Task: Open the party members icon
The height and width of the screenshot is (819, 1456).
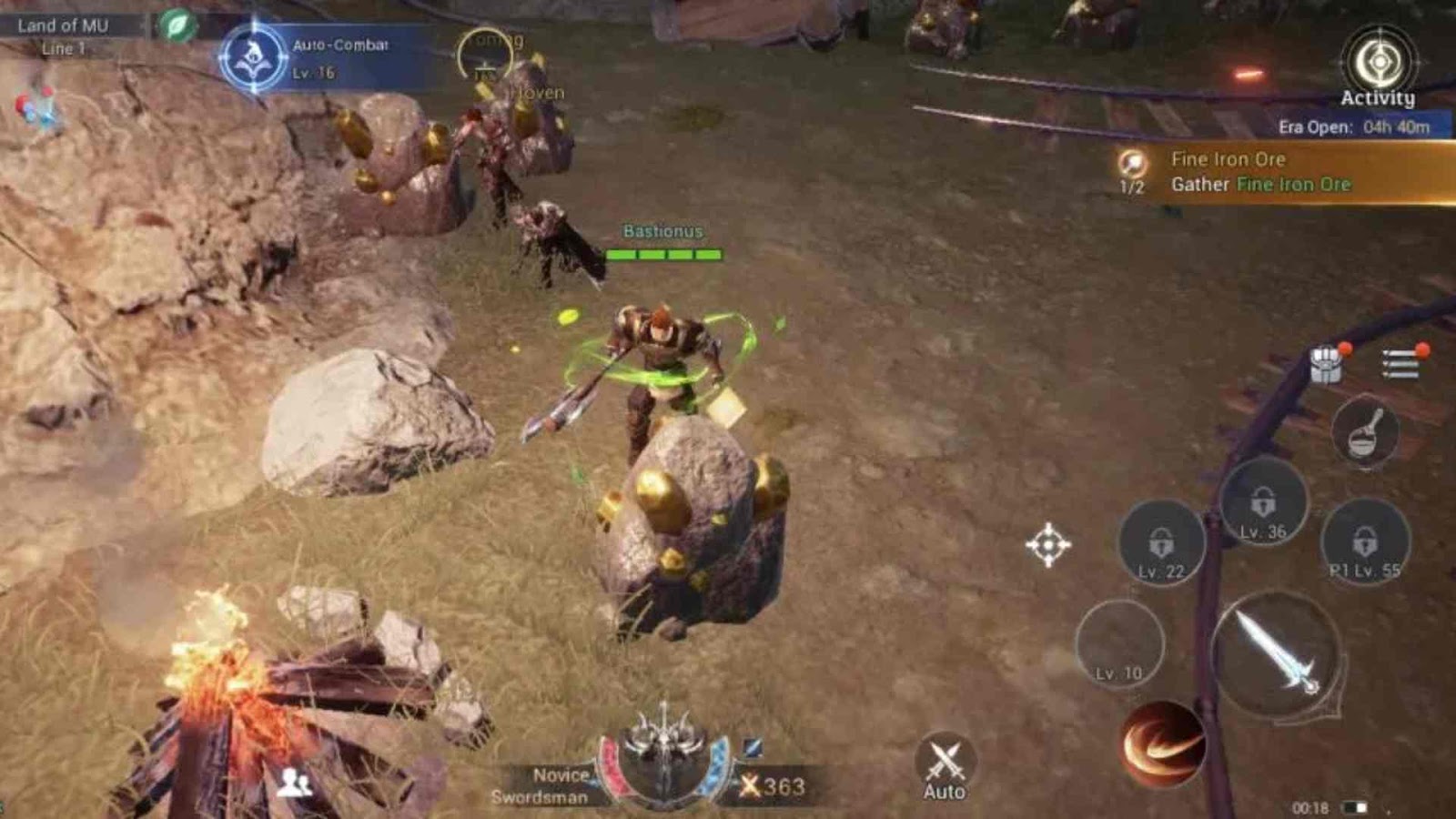Action: coord(294,782)
